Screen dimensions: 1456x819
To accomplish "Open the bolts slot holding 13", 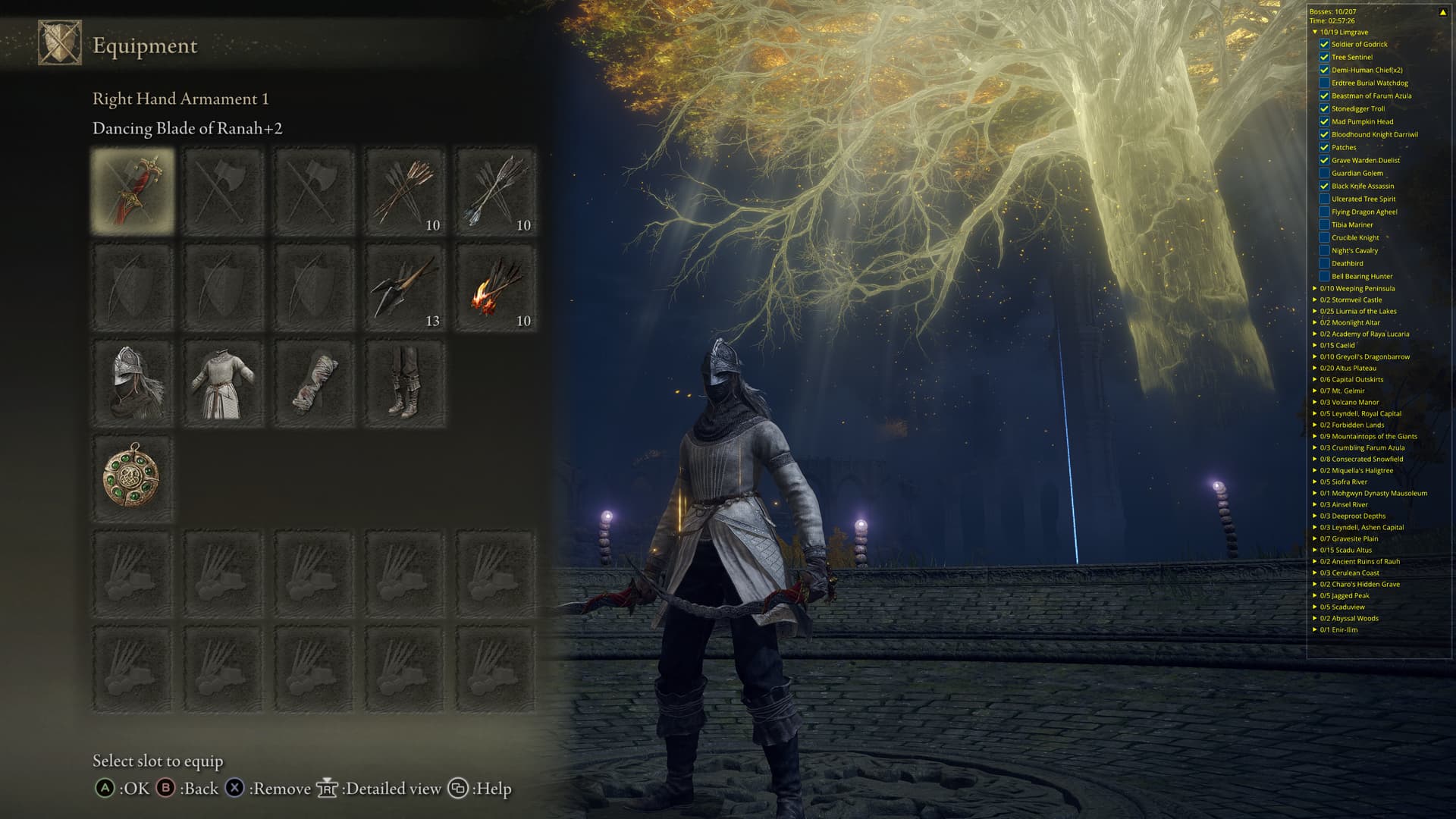I will pos(405,287).
